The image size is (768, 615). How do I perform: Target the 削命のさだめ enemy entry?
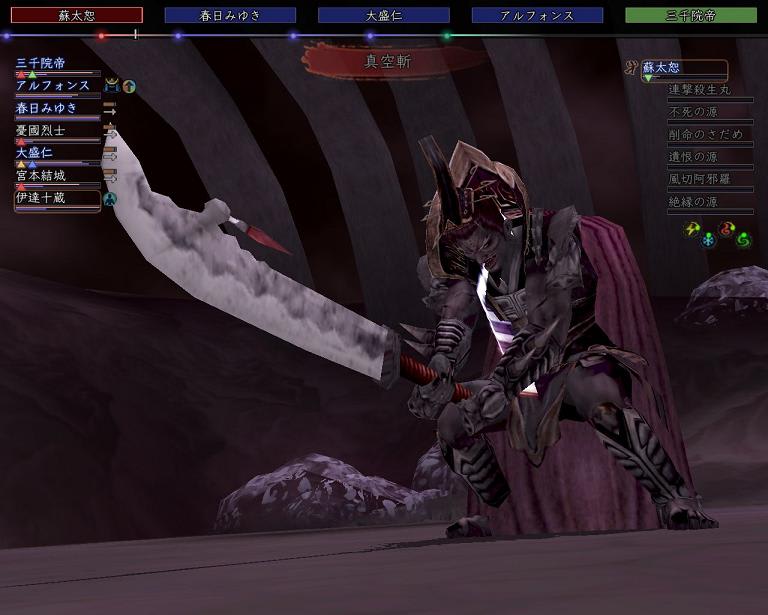point(706,135)
